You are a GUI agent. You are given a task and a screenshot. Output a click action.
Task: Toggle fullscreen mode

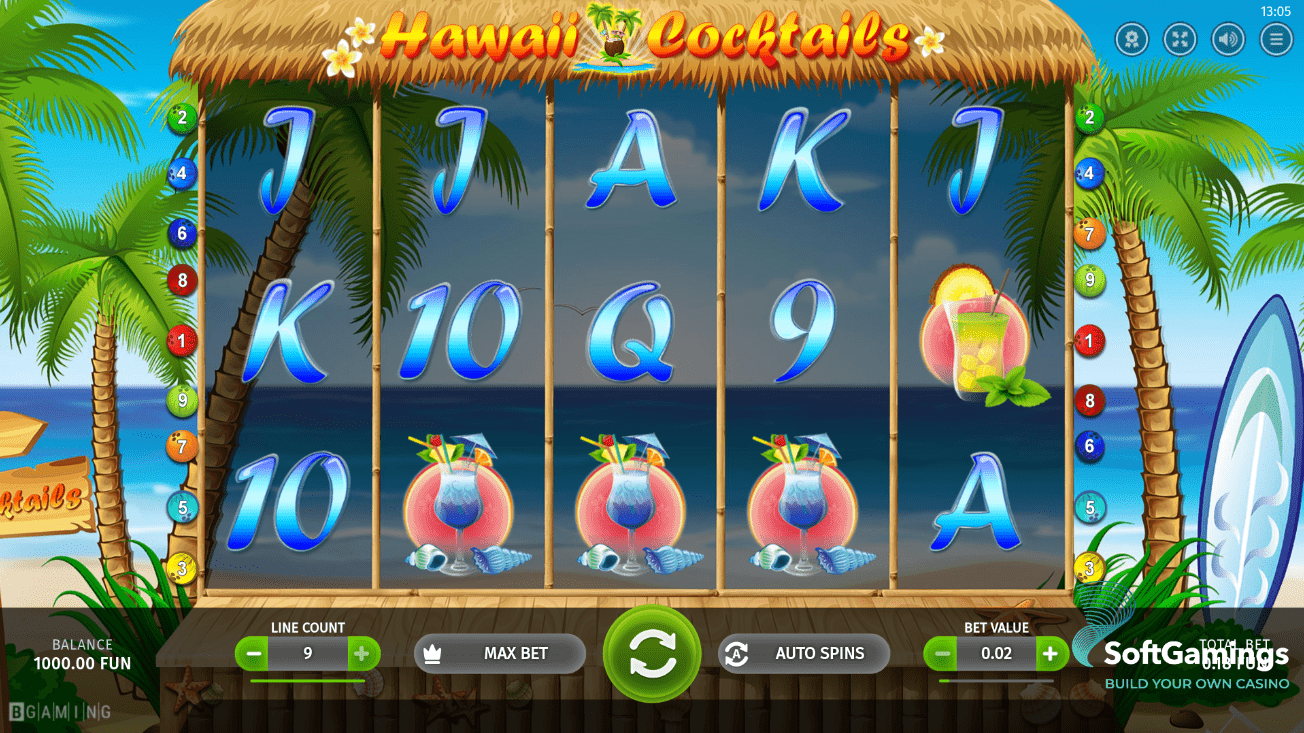[x=1180, y=39]
